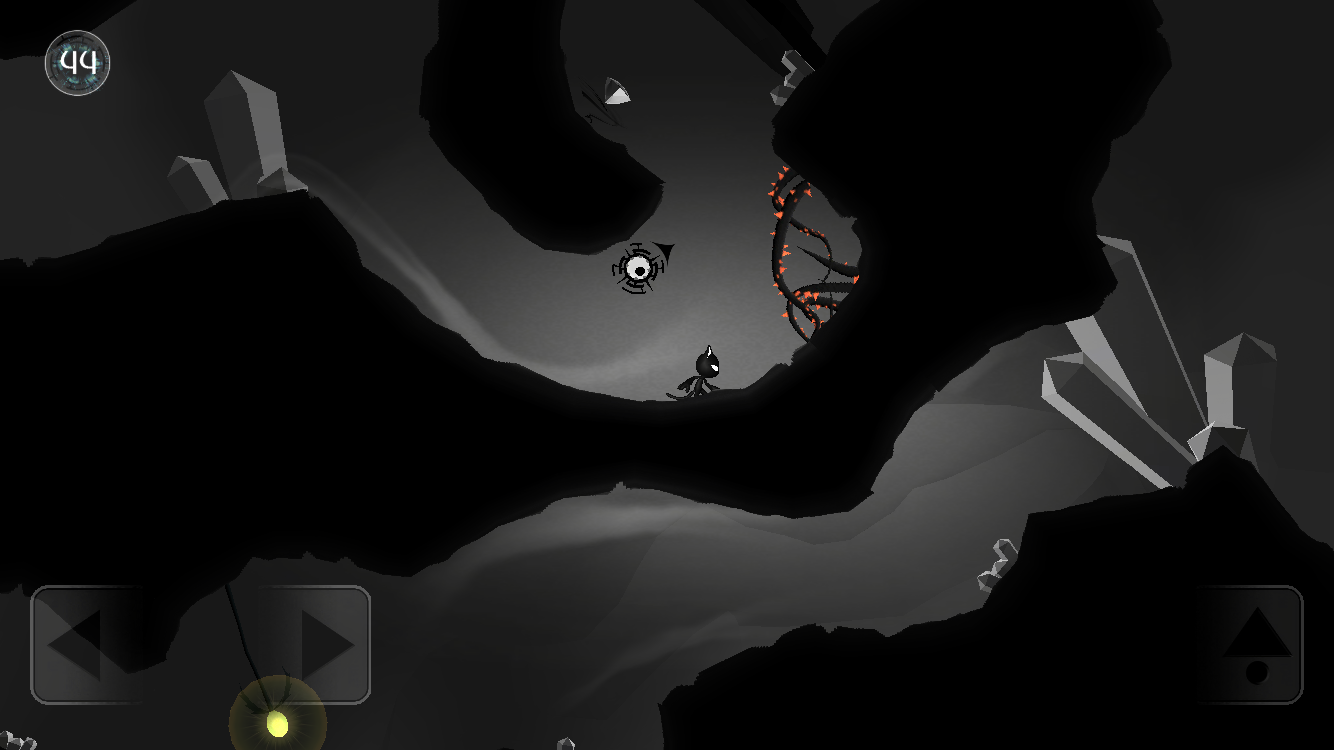The width and height of the screenshot is (1334, 750).
Task: Tap the left arrow movement button
Action: point(85,644)
